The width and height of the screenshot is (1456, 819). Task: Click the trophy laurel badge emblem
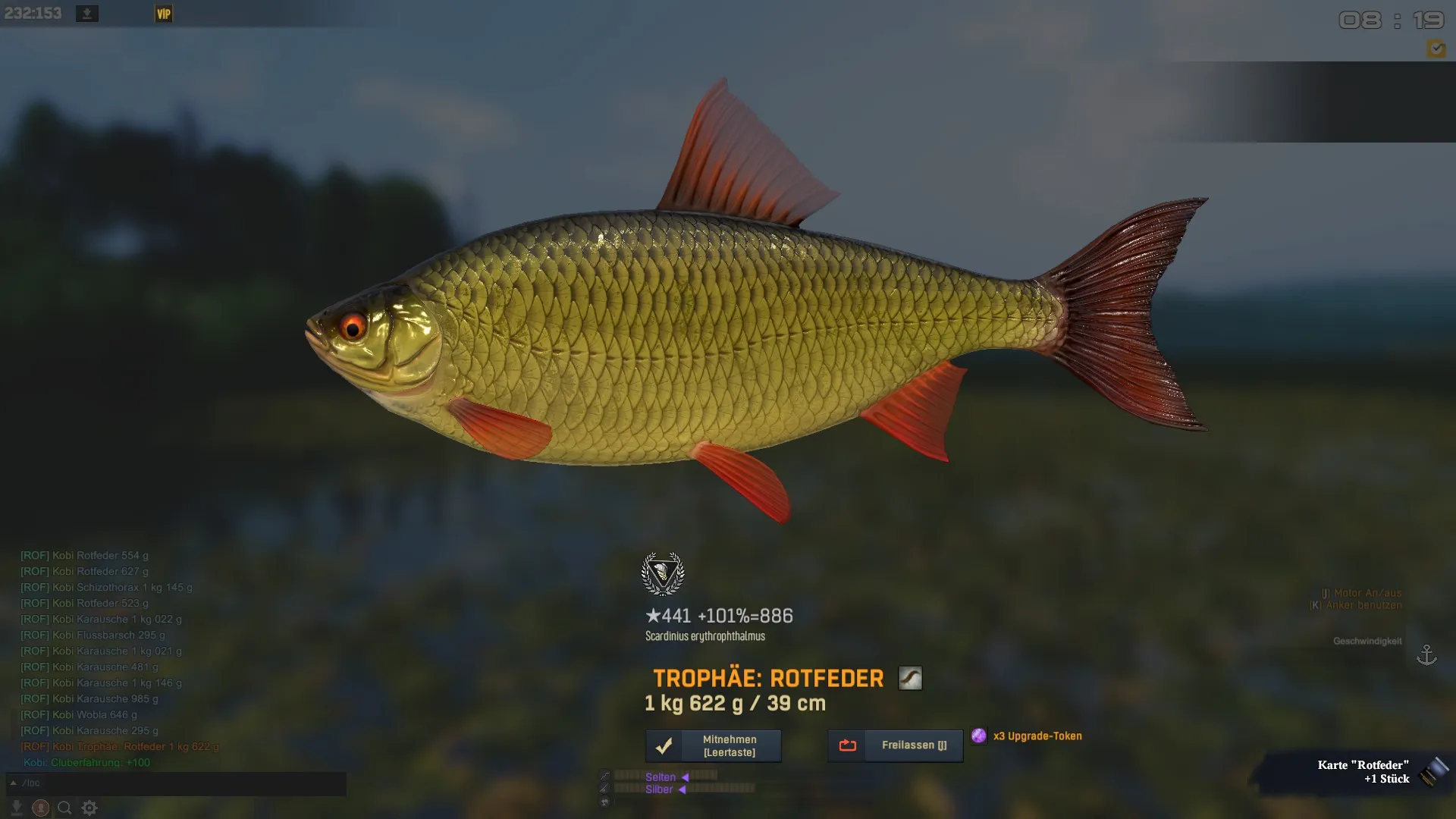663,573
